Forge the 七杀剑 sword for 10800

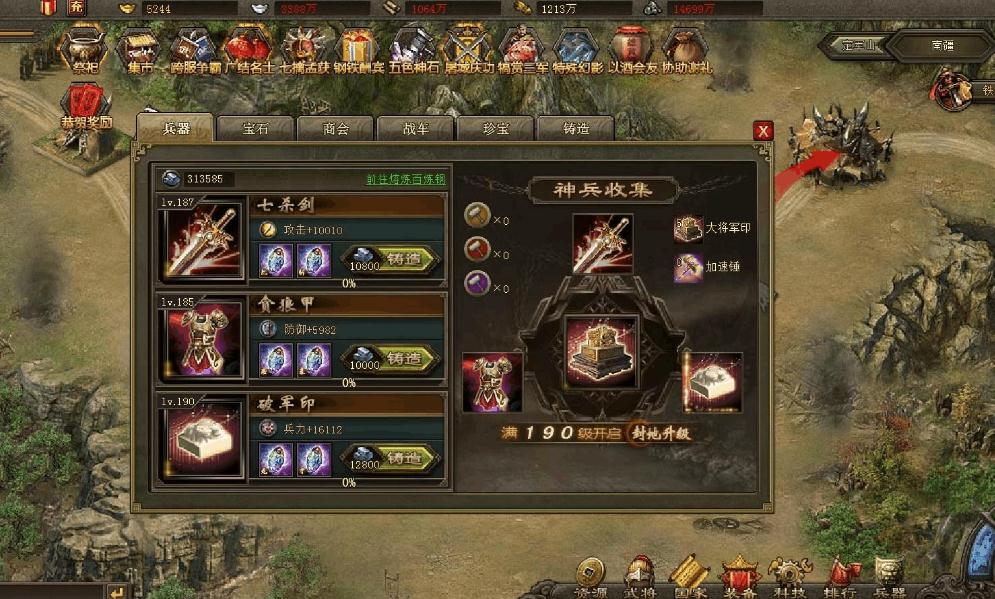point(392,259)
